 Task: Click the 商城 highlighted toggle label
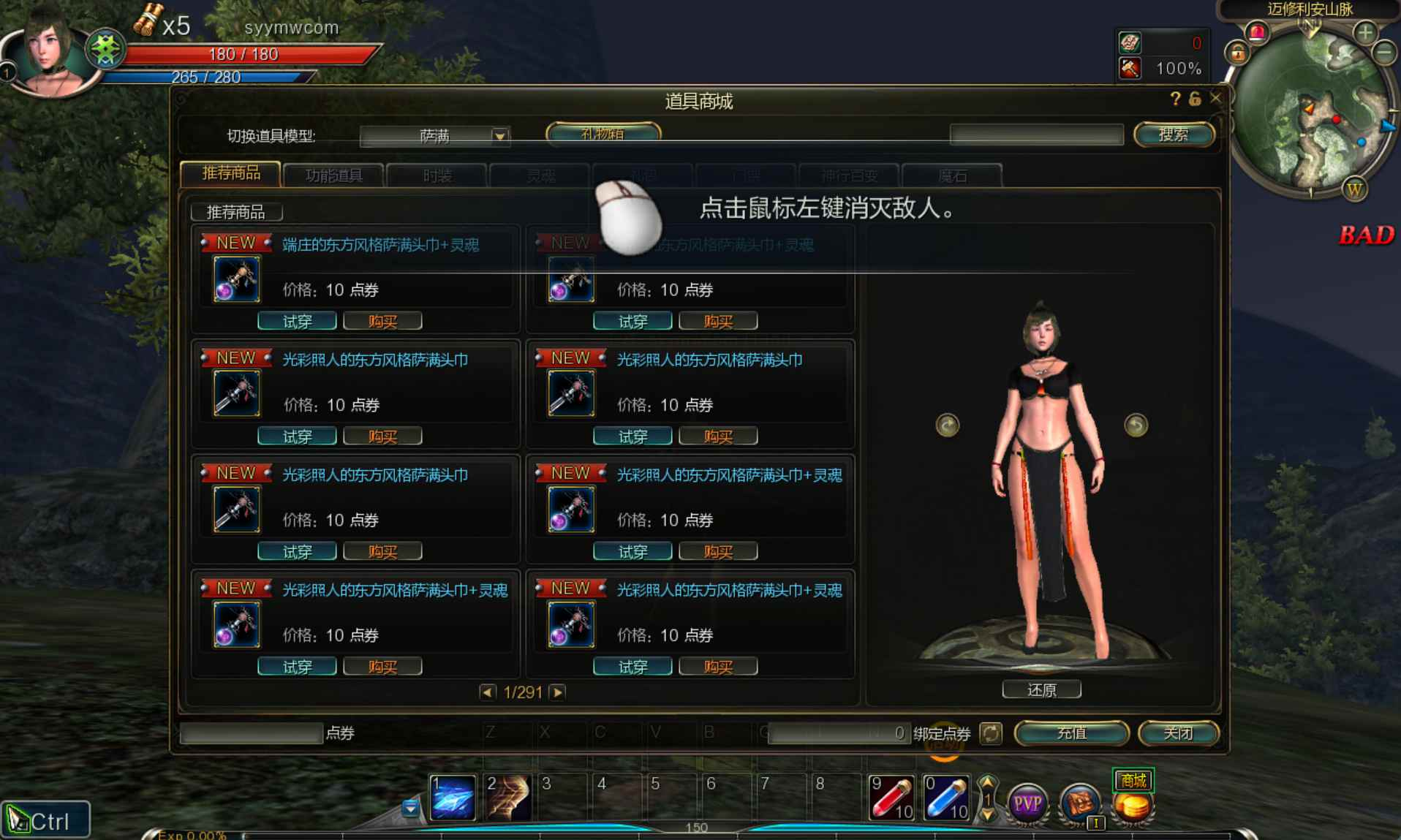tap(1133, 780)
